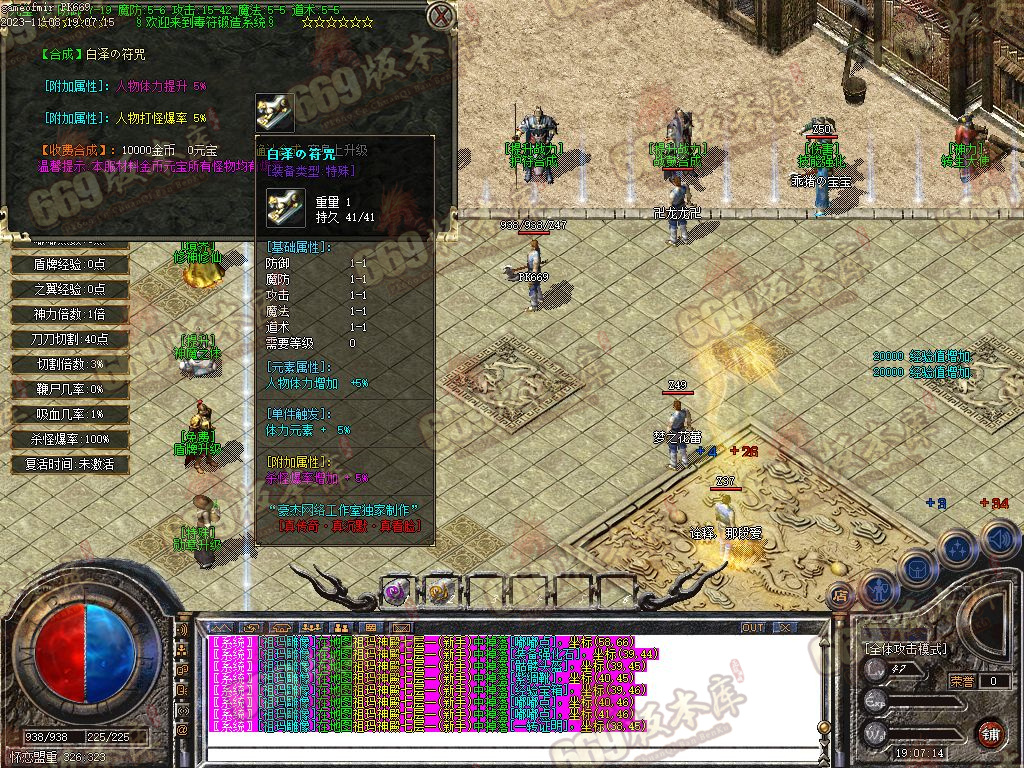This screenshot has width=1024, height=768.
Task: Open the 店 shop button
Action: coord(840,594)
